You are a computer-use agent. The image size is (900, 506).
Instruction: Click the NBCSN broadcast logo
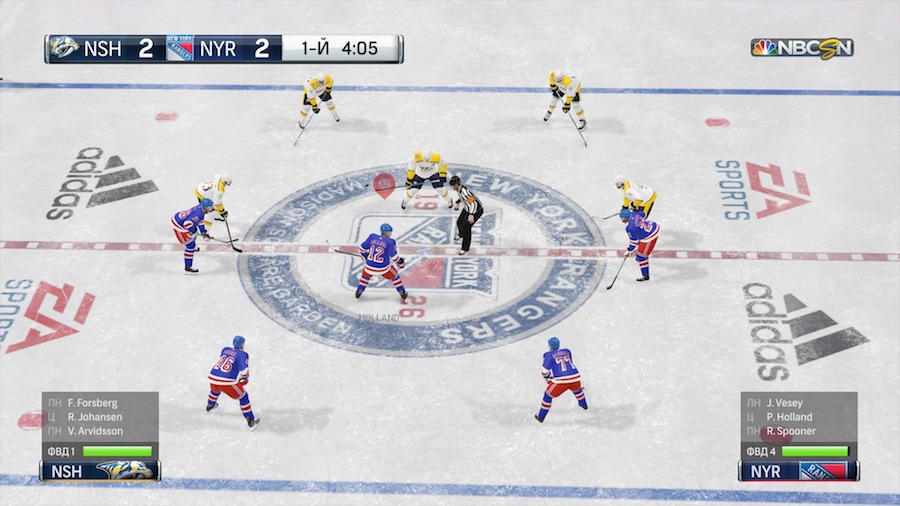point(802,48)
